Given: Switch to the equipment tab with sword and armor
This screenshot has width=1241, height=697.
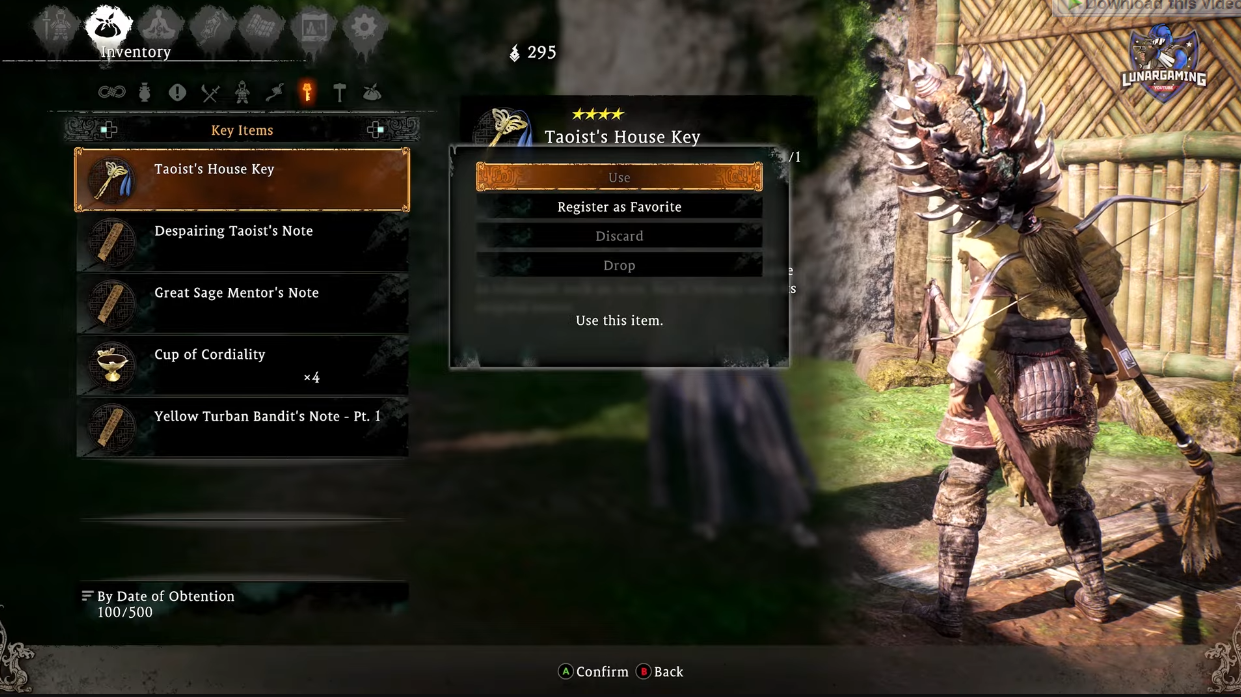Looking at the screenshot, I should pyautogui.click(x=55, y=27).
